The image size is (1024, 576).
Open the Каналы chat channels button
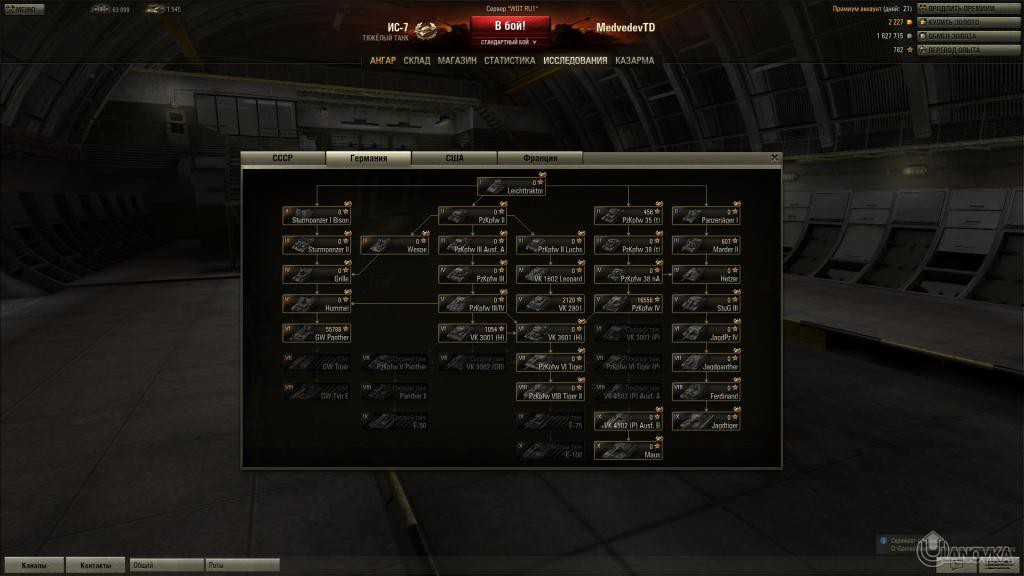(x=32, y=565)
